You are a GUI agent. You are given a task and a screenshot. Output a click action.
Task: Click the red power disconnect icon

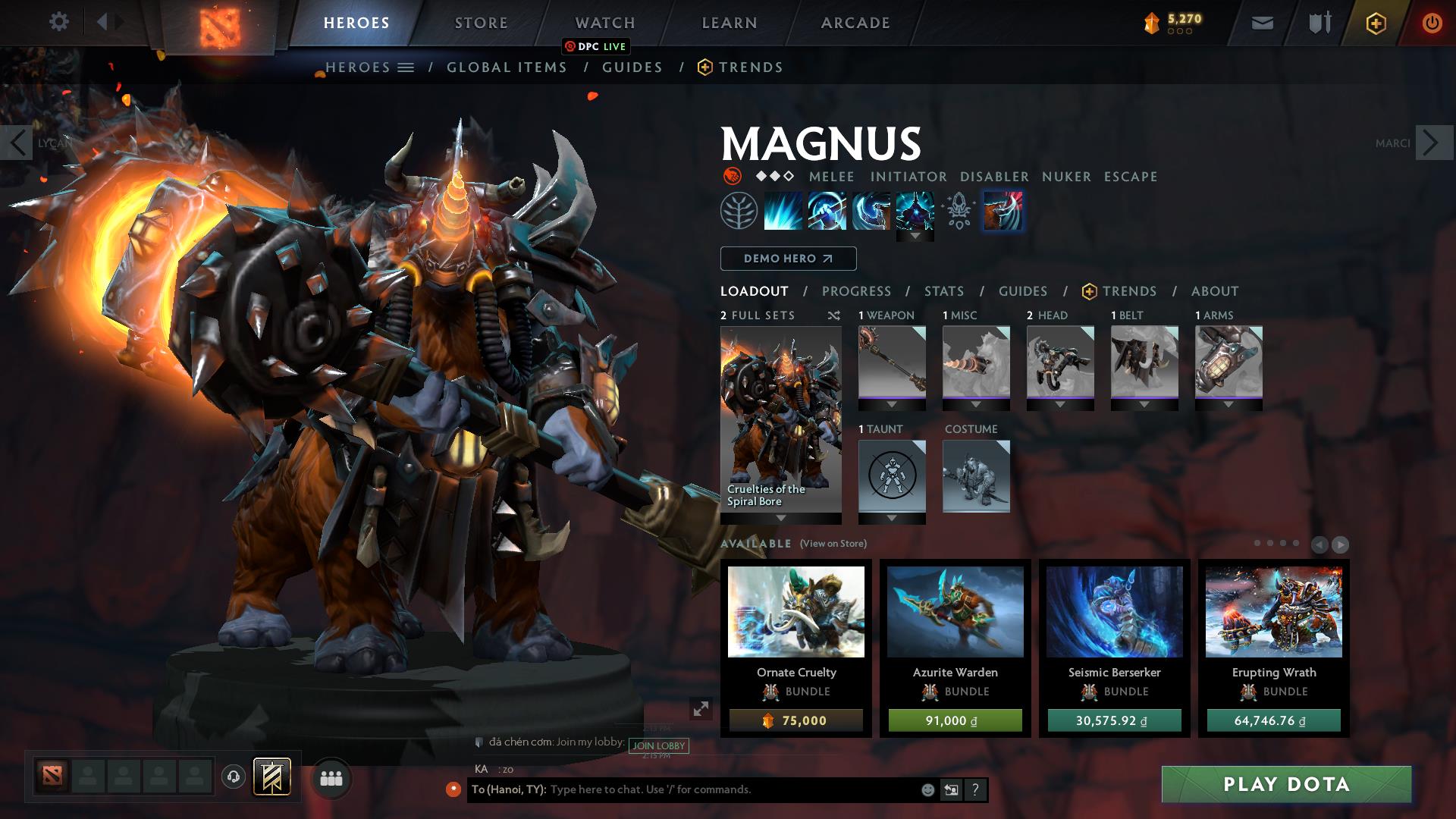1432,23
